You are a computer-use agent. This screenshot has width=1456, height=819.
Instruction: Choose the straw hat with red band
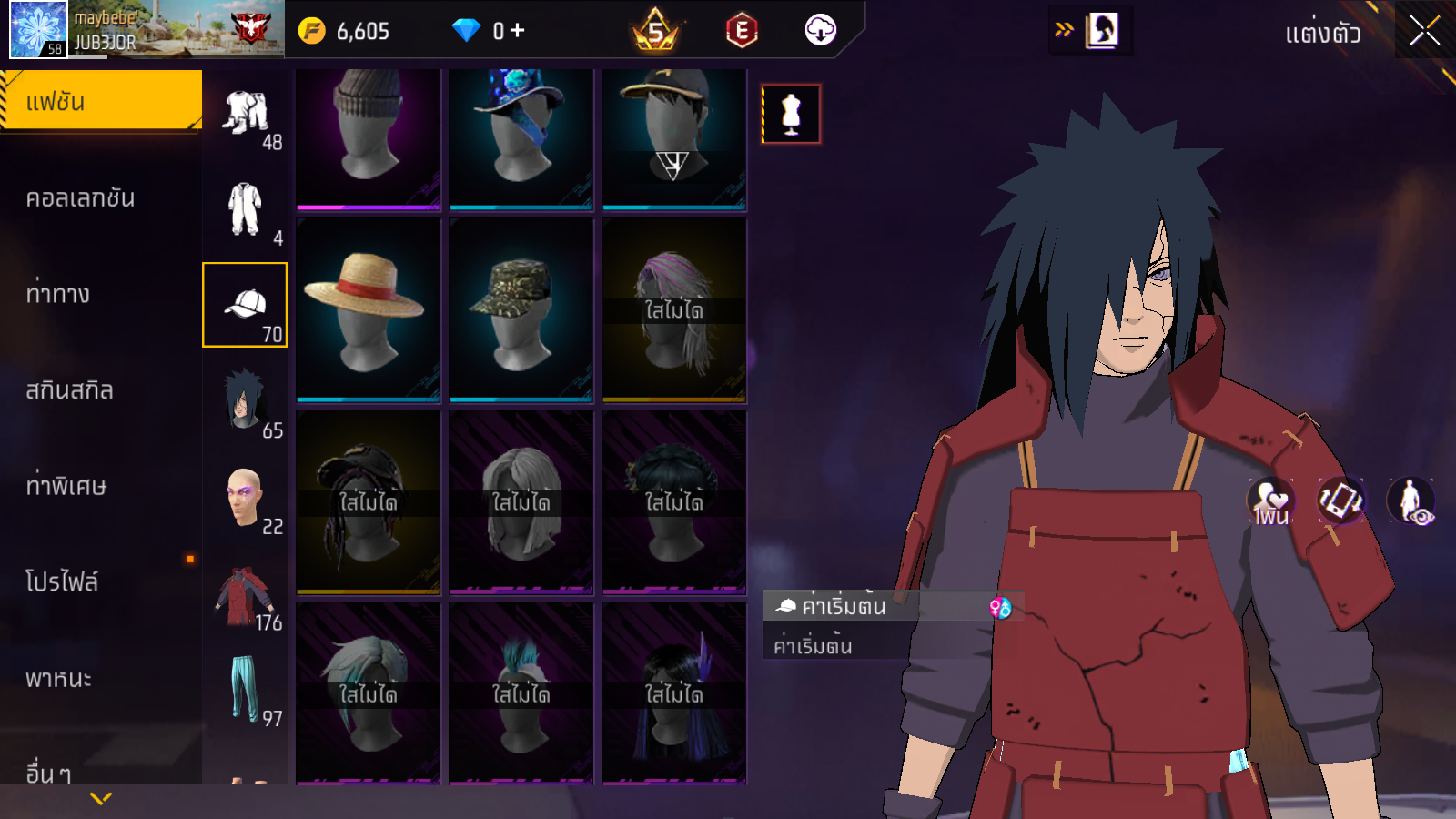(x=368, y=309)
